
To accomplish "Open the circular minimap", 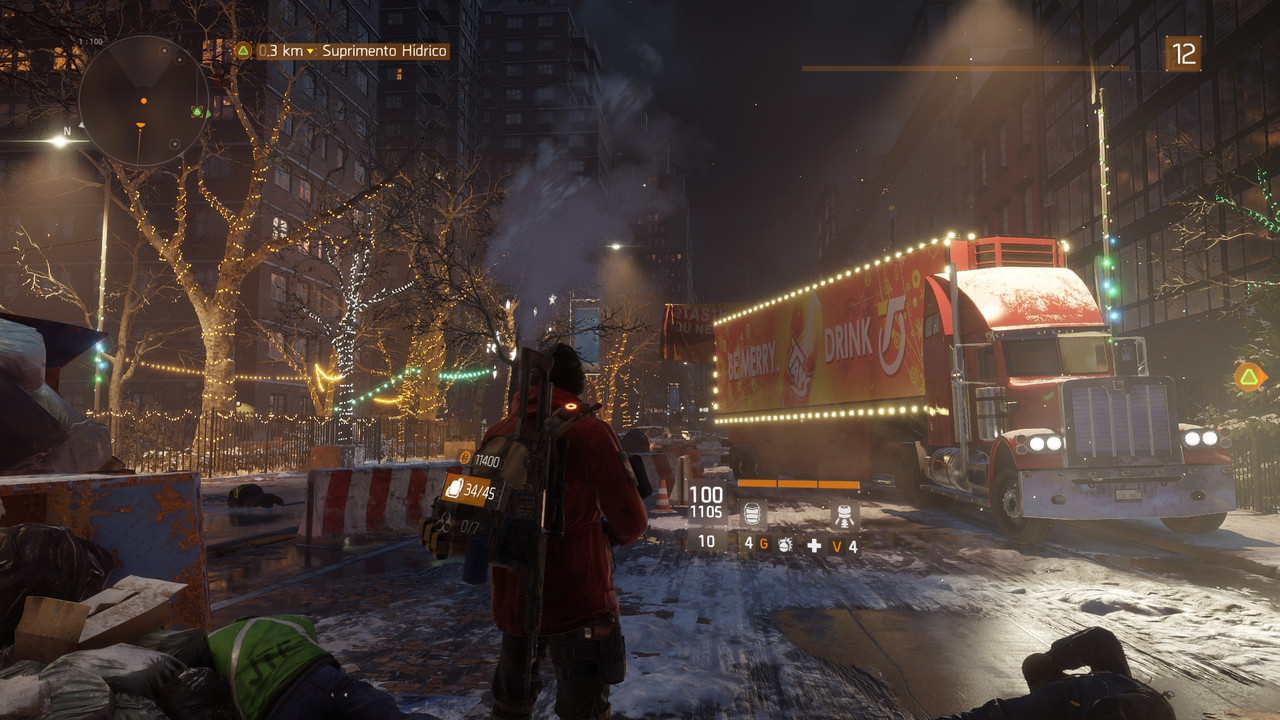I will point(143,101).
